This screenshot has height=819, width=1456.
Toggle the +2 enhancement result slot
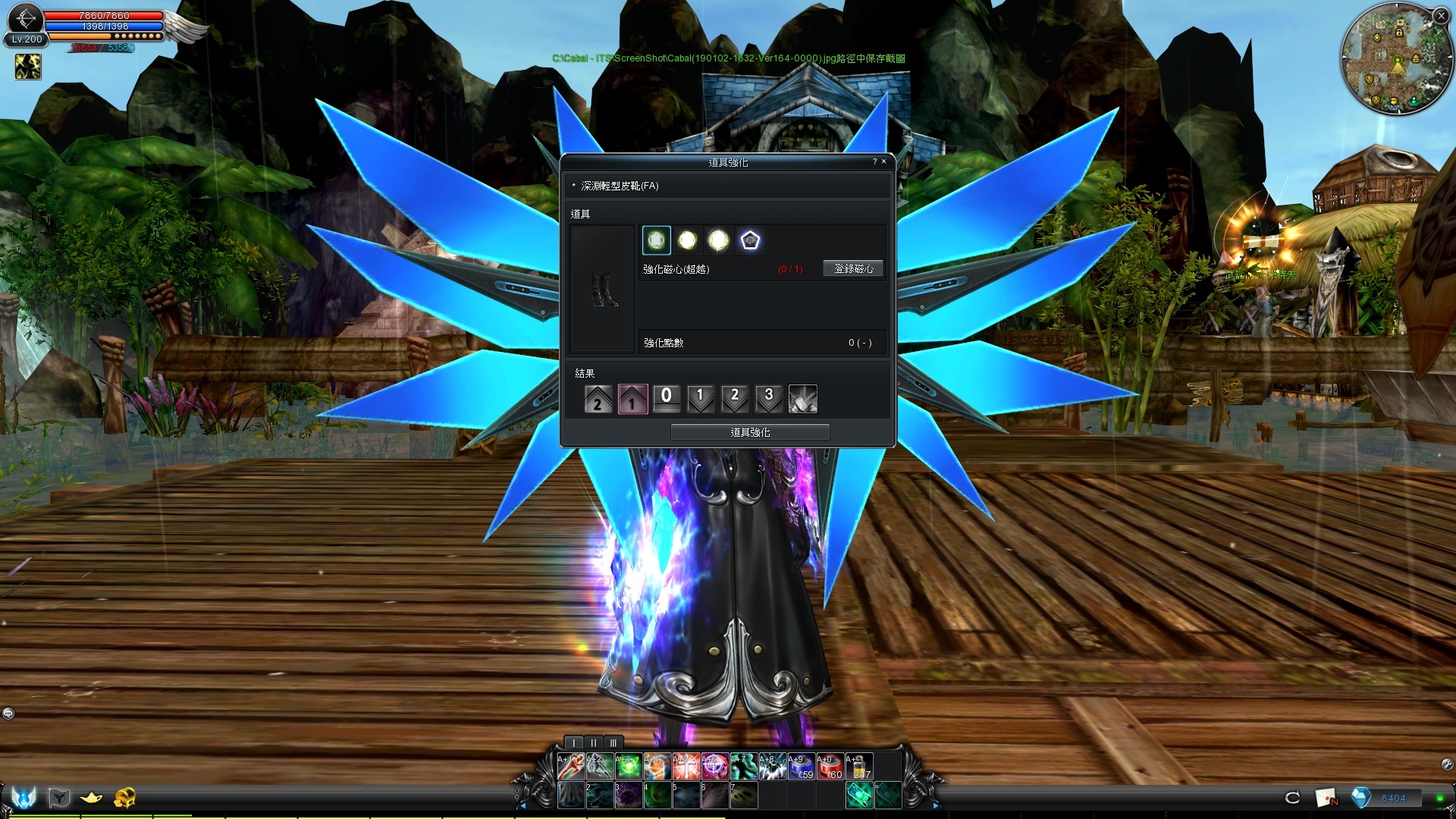[598, 398]
